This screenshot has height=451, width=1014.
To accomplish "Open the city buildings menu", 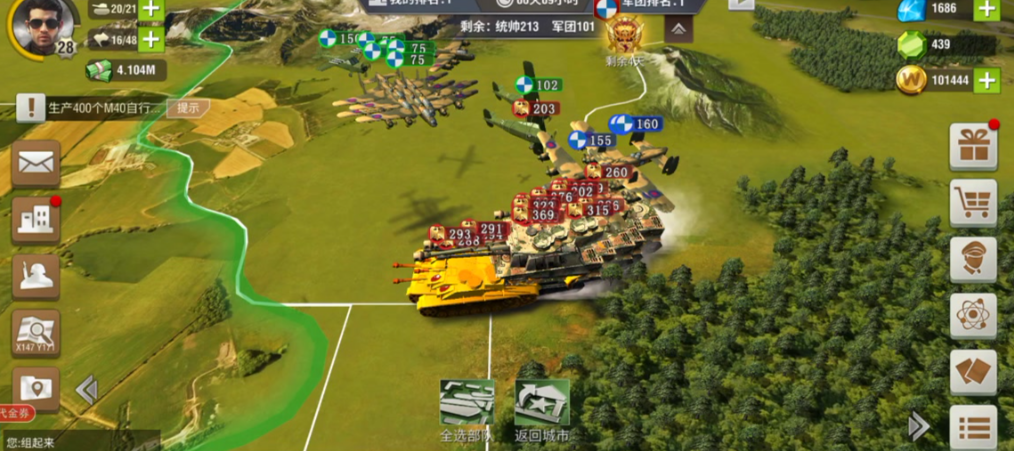I will 35,220.
